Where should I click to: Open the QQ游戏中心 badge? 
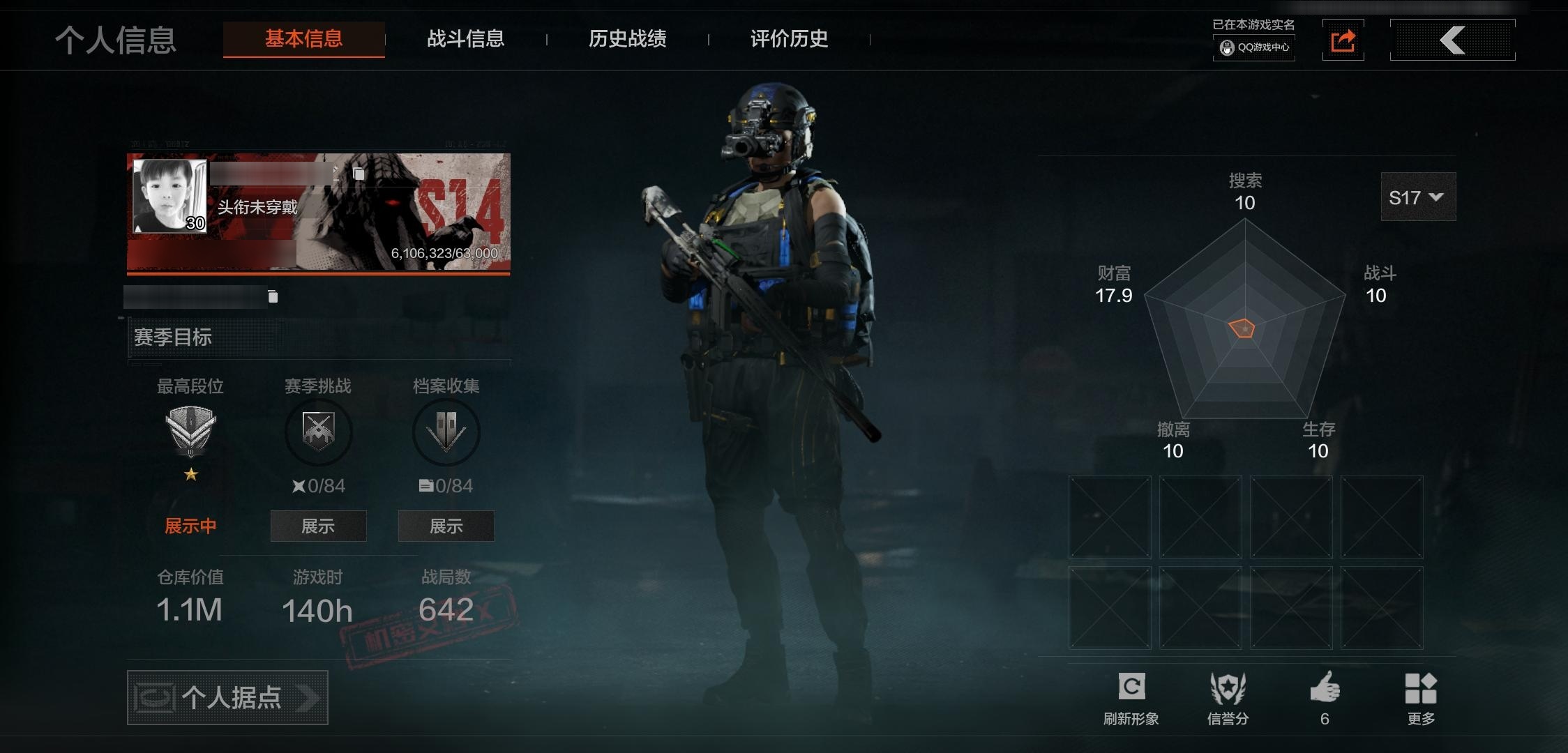[x=1254, y=47]
